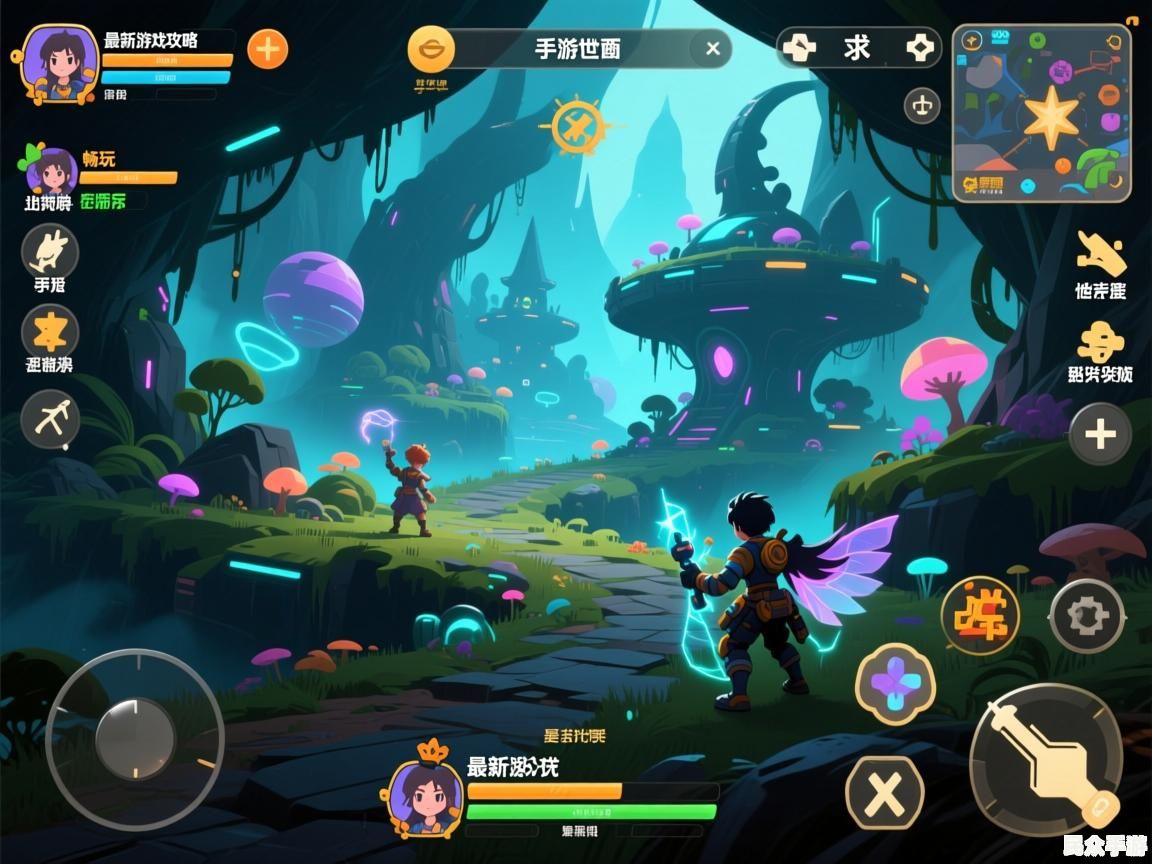Select the yellow bird icon below the minimap
Image resolution: width=1152 pixels, height=864 pixels.
[x=1100, y=254]
